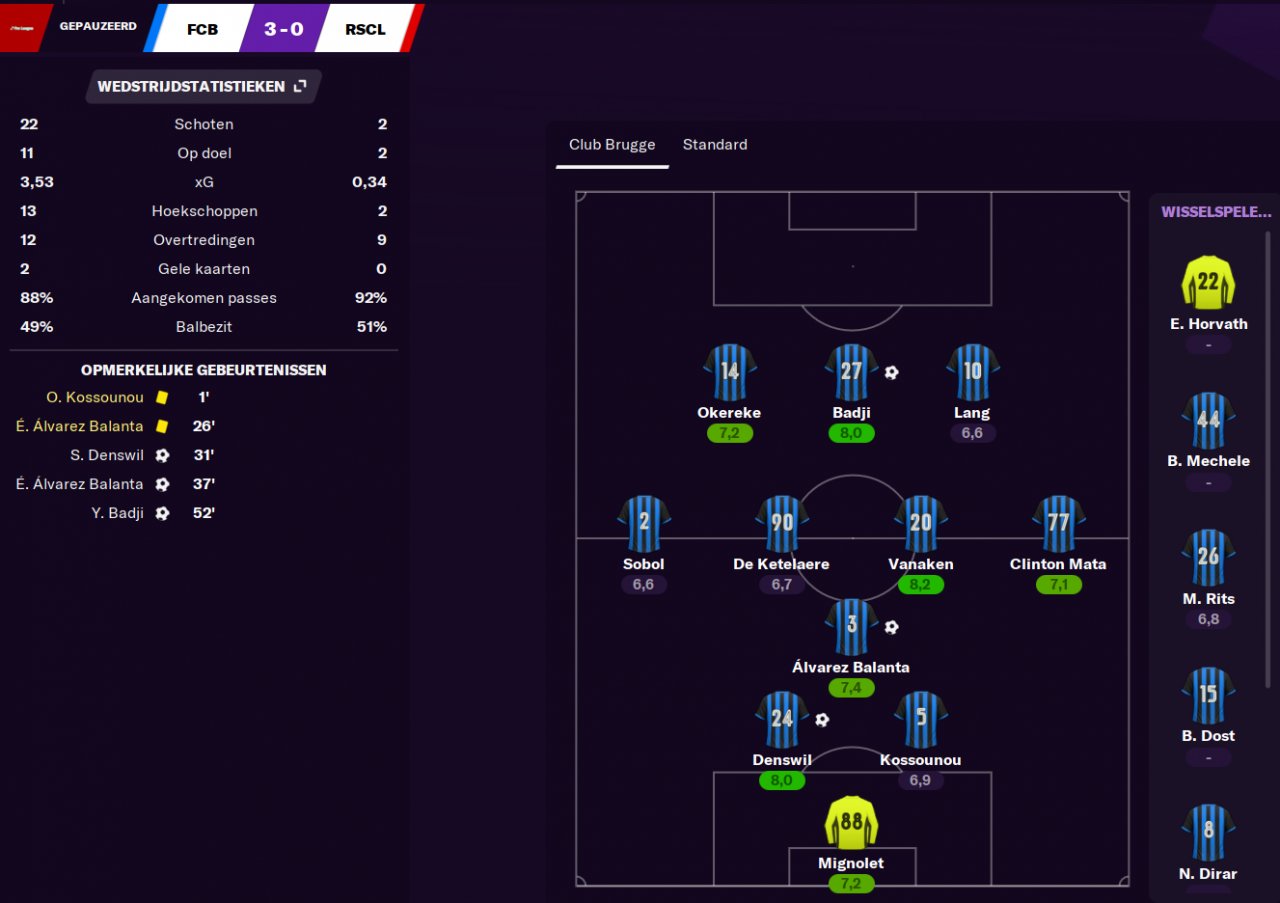The height and width of the screenshot is (903, 1280).
Task: Select Okereke's number 14 shirt
Action: click(x=729, y=373)
